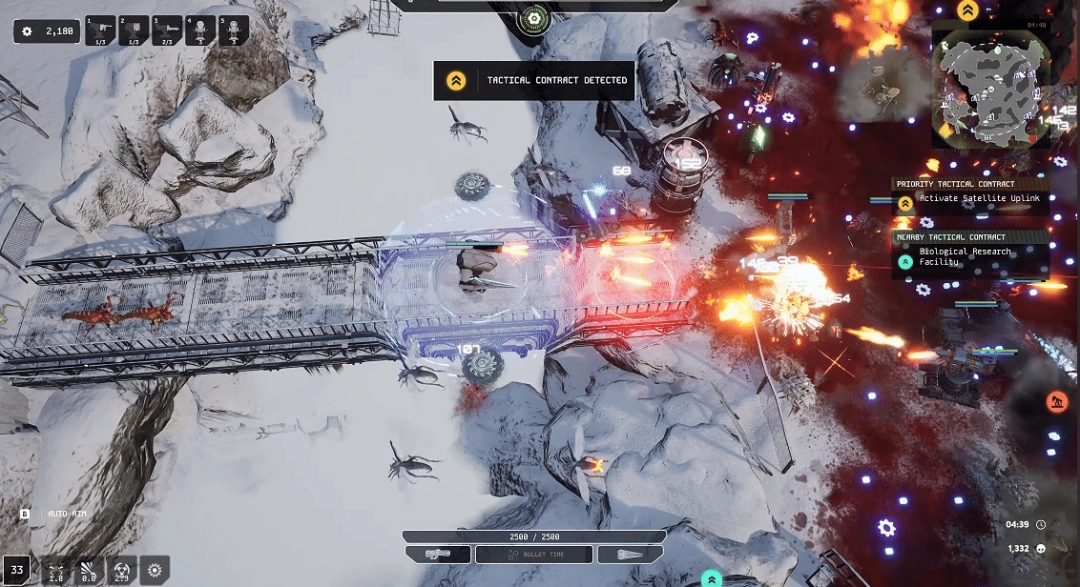Open the minimap
The width and height of the screenshot is (1080, 587).
click(x=990, y=80)
